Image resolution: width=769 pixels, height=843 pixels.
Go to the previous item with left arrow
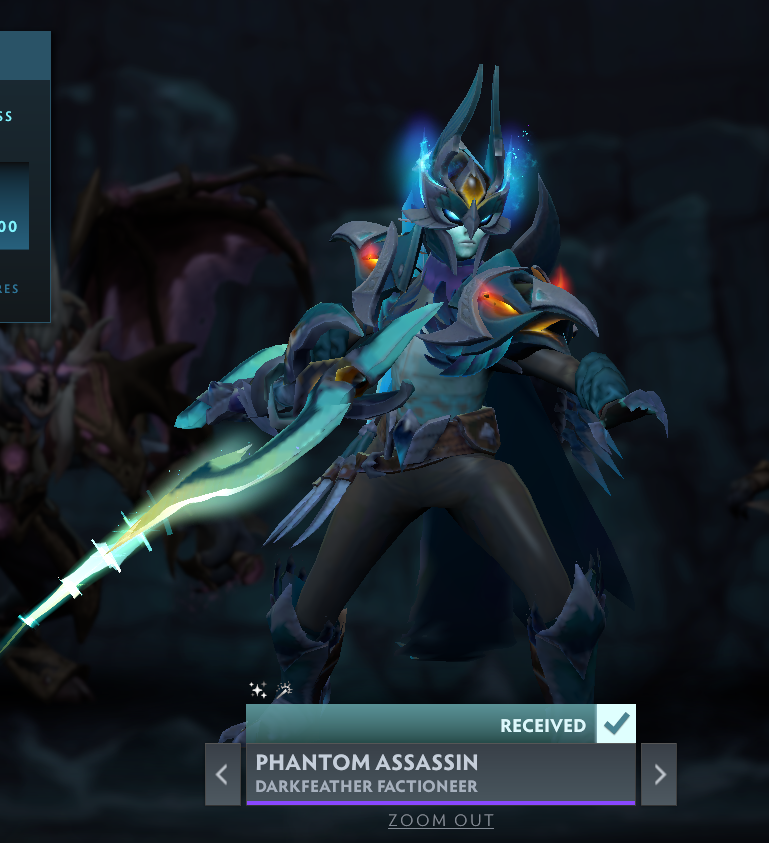222,774
